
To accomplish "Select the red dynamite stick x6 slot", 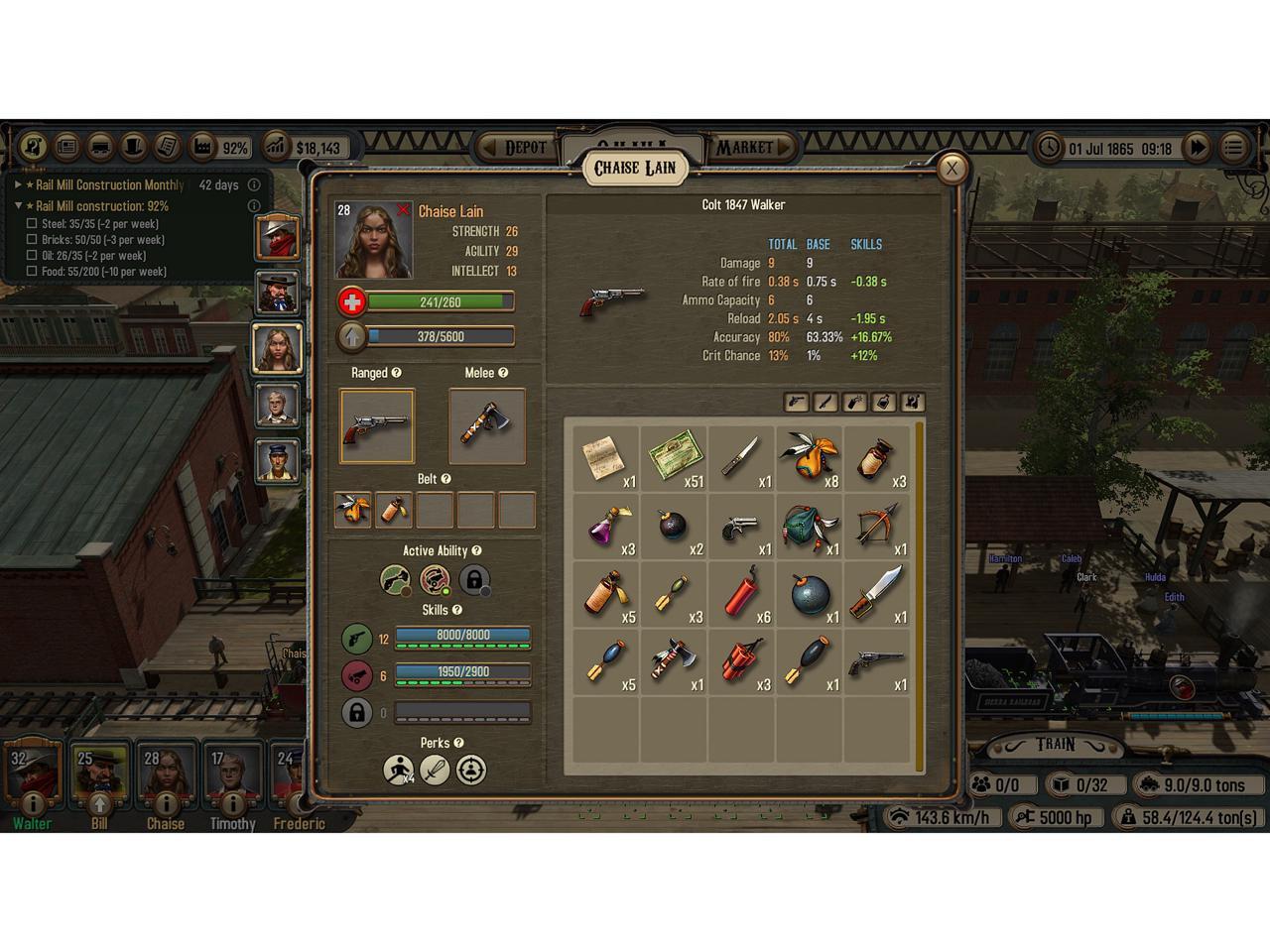I will (742, 595).
